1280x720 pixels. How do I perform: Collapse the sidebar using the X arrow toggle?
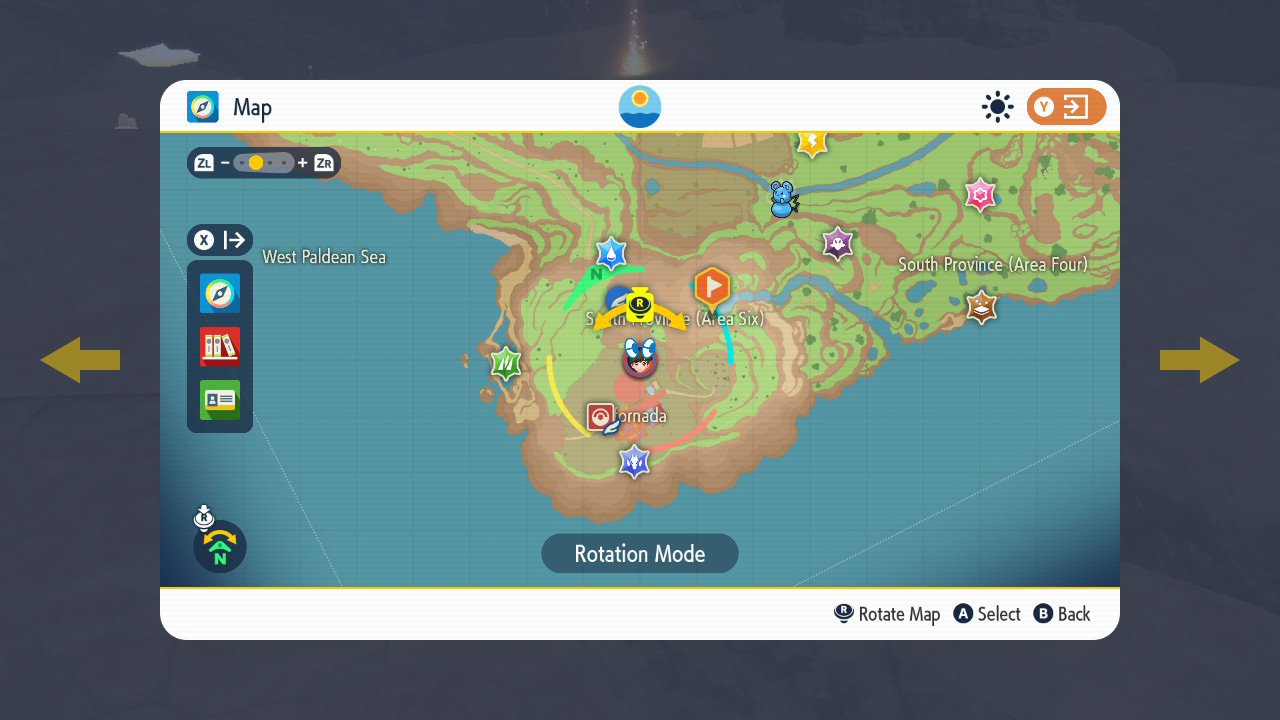click(x=219, y=240)
